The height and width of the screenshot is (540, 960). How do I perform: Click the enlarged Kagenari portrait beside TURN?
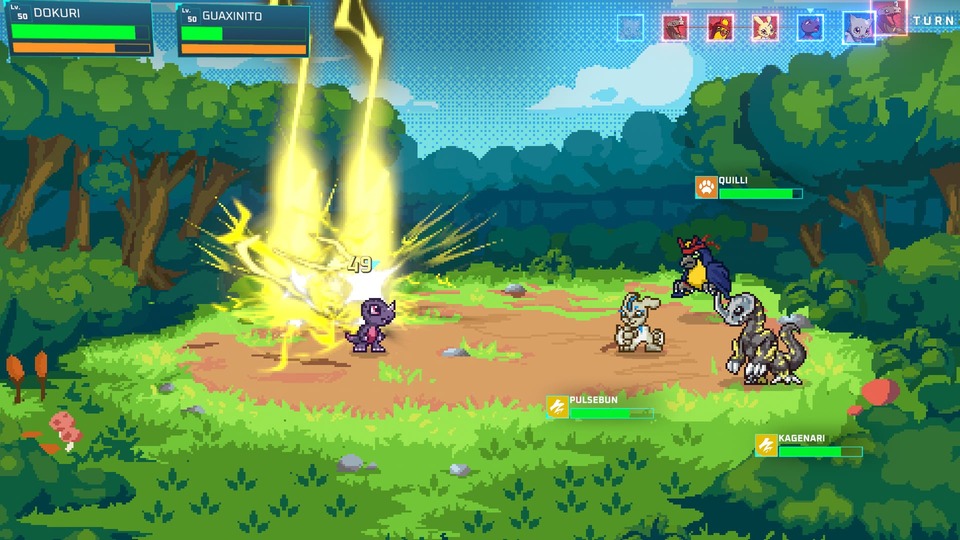click(891, 17)
